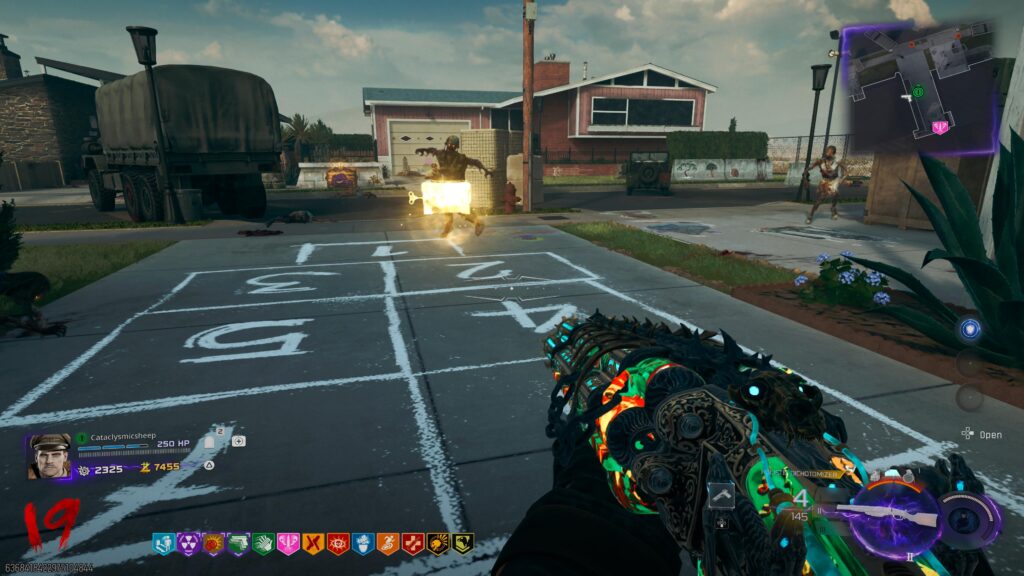The height and width of the screenshot is (576, 1024).
Task: Click the Quick Revive perk icon
Action: point(163,544)
